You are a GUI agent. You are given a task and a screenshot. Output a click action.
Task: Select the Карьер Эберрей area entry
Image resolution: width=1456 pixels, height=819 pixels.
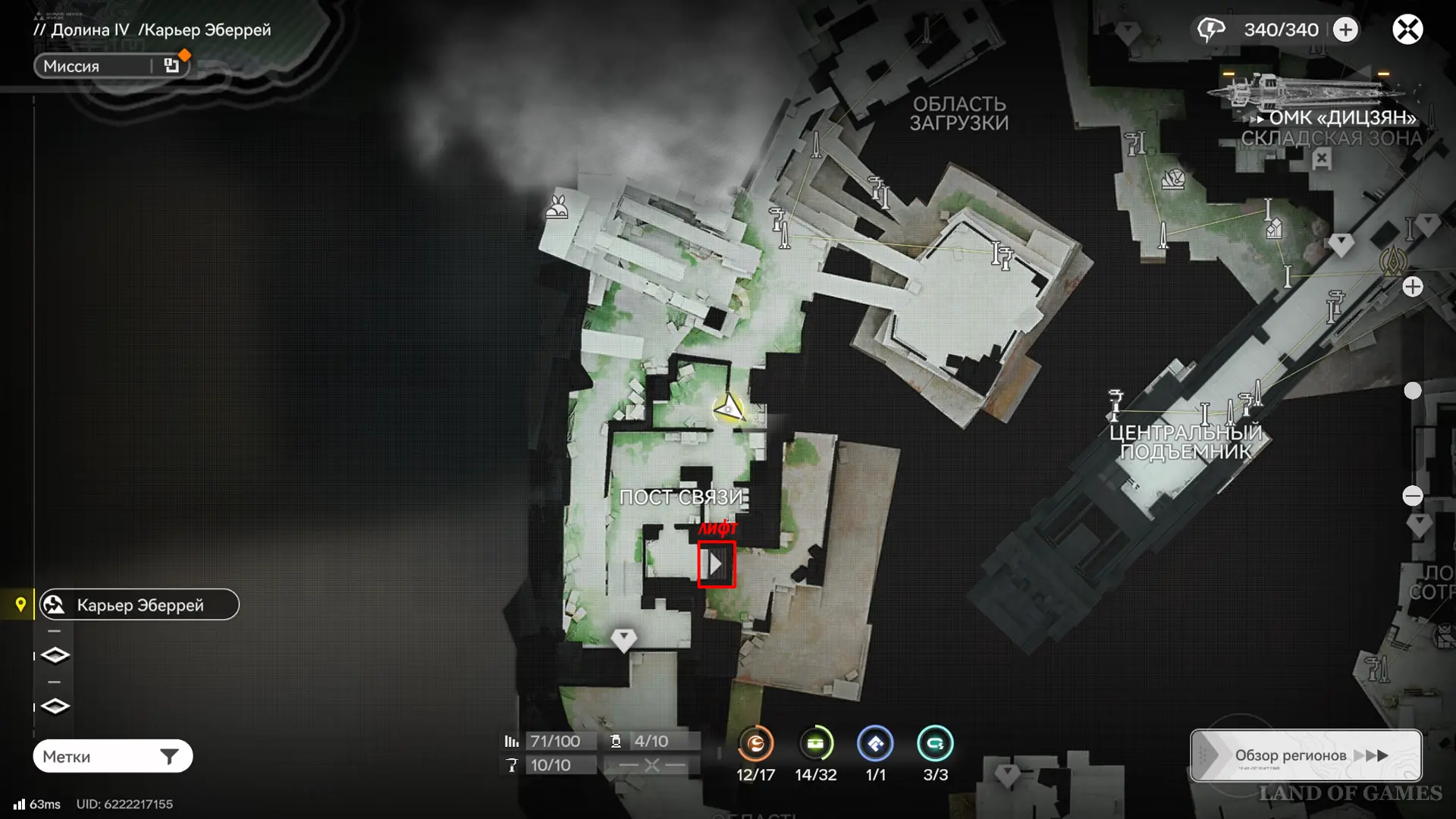tap(140, 605)
